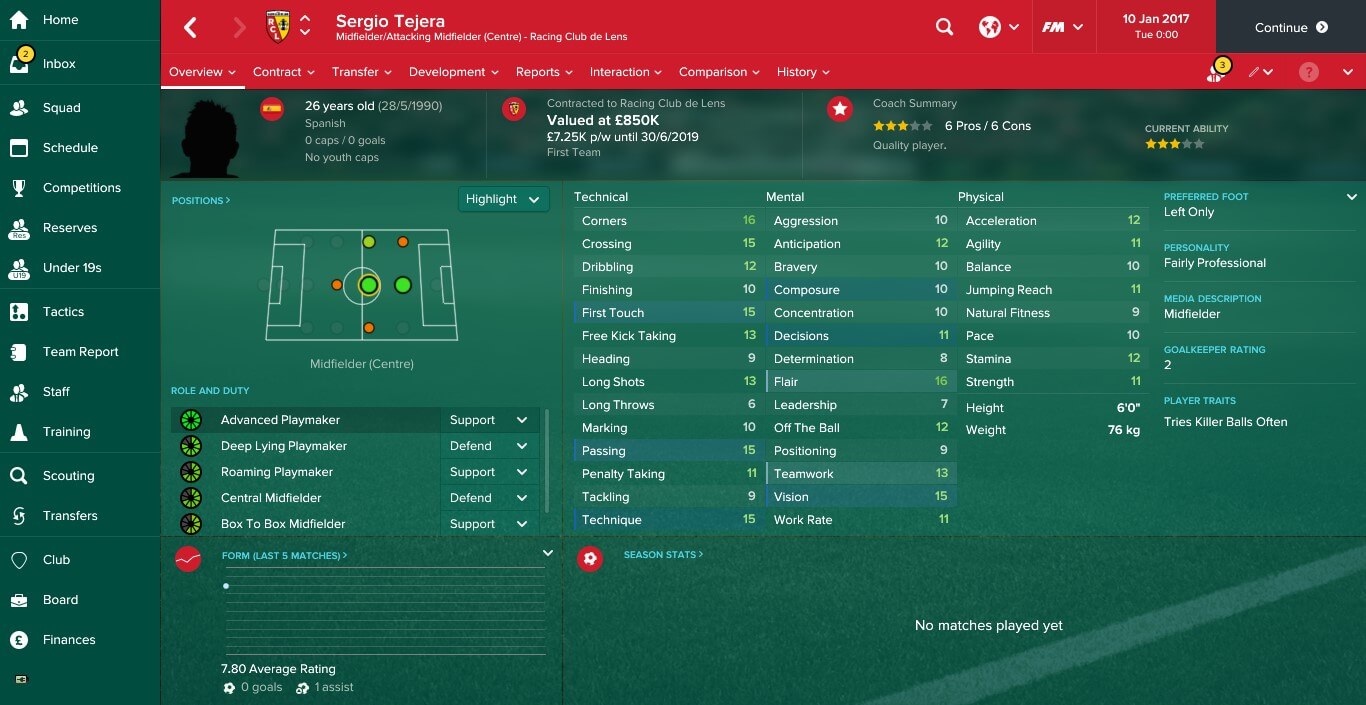Open the Transfers sidebar entry
Screen dimensions: 1366x705
coord(70,516)
